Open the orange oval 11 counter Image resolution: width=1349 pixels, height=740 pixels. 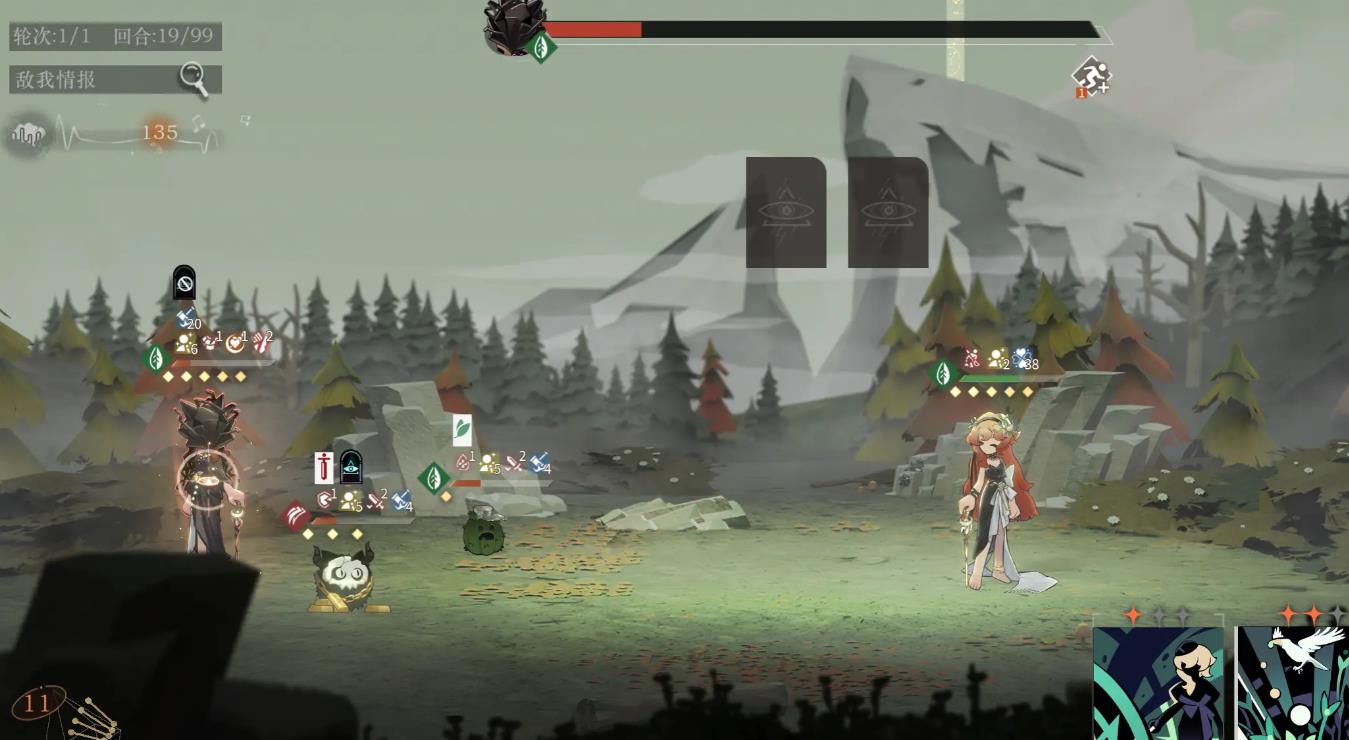click(38, 703)
